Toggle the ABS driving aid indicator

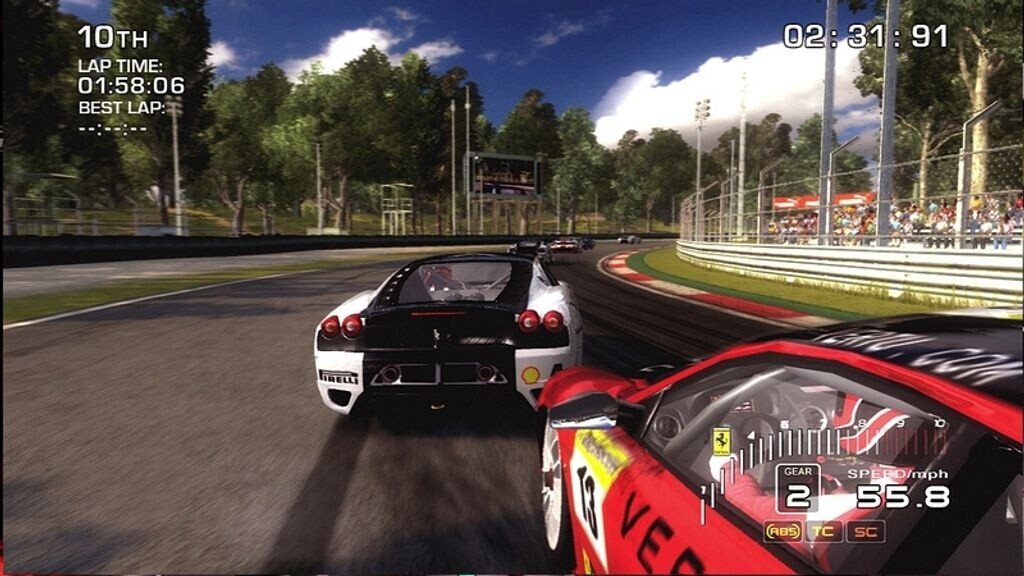click(783, 531)
